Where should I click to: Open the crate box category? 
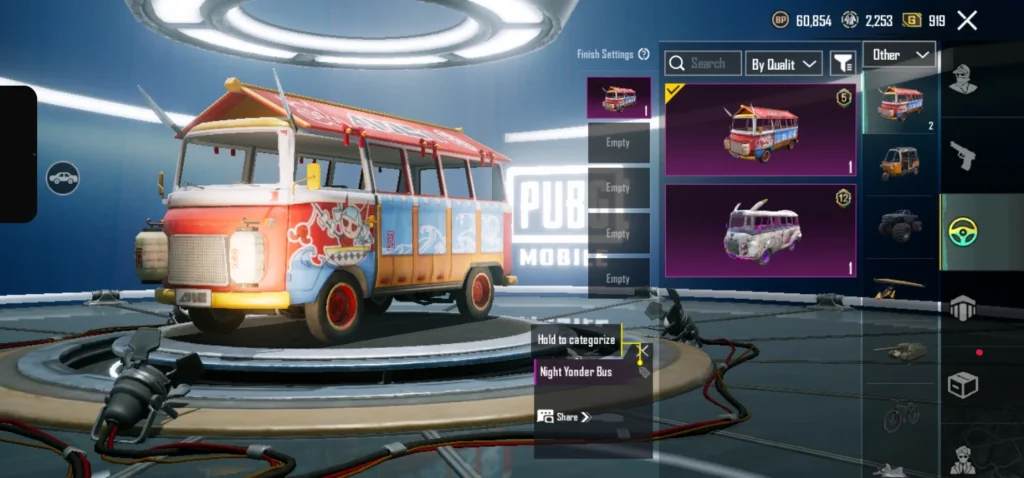pyautogui.click(x=962, y=385)
